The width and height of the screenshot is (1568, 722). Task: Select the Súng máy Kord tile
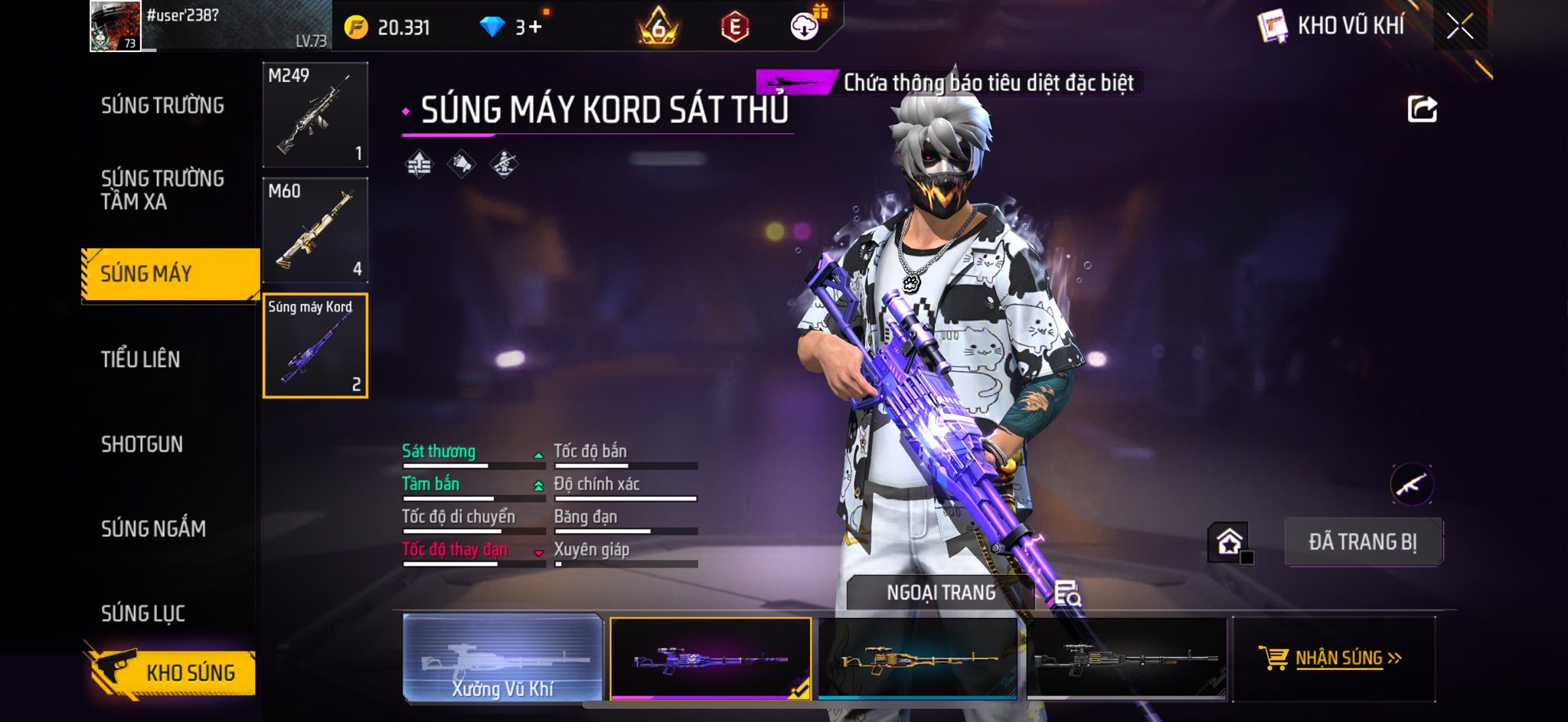(315, 346)
